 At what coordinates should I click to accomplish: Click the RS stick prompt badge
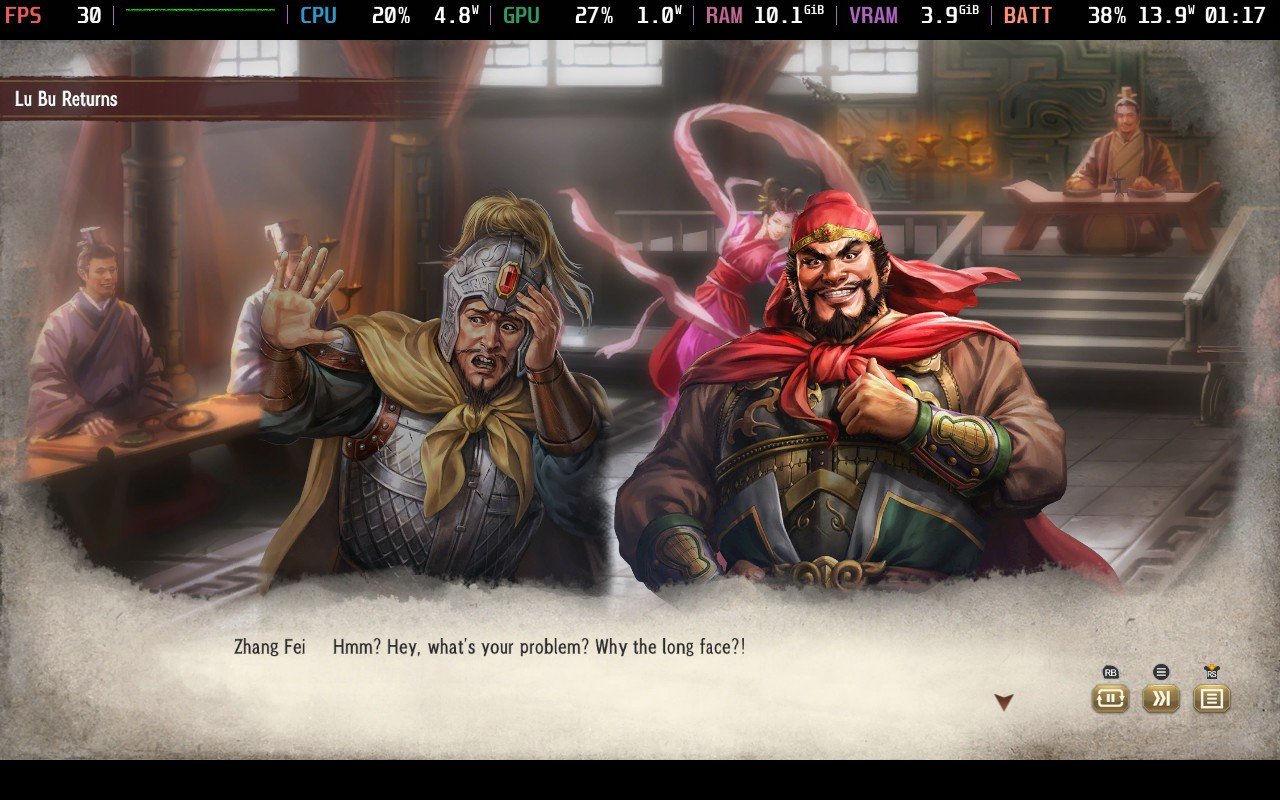click(1213, 672)
